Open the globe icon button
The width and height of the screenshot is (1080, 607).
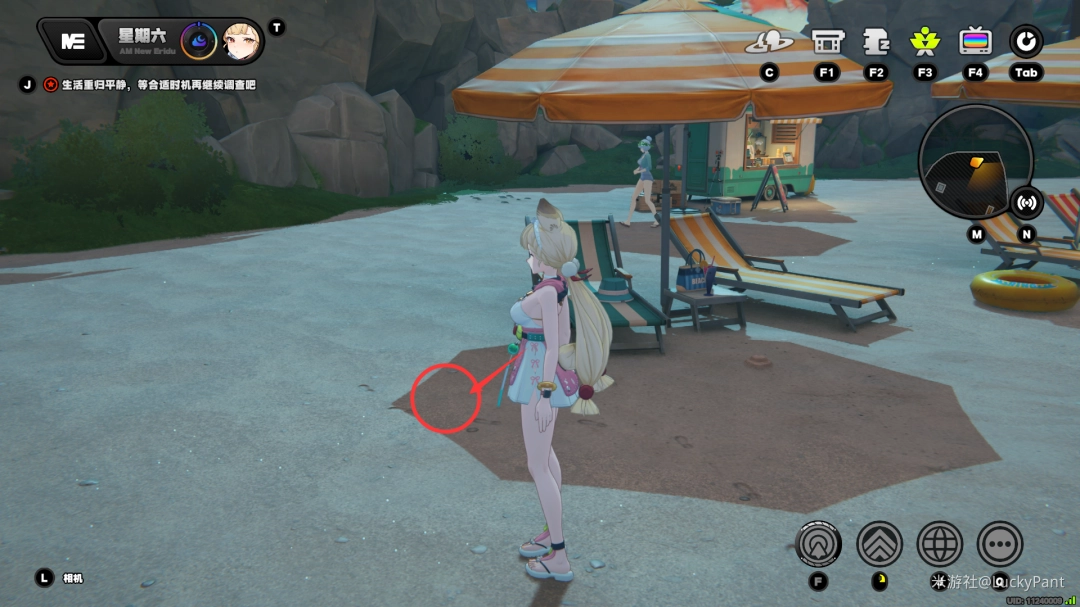point(940,544)
